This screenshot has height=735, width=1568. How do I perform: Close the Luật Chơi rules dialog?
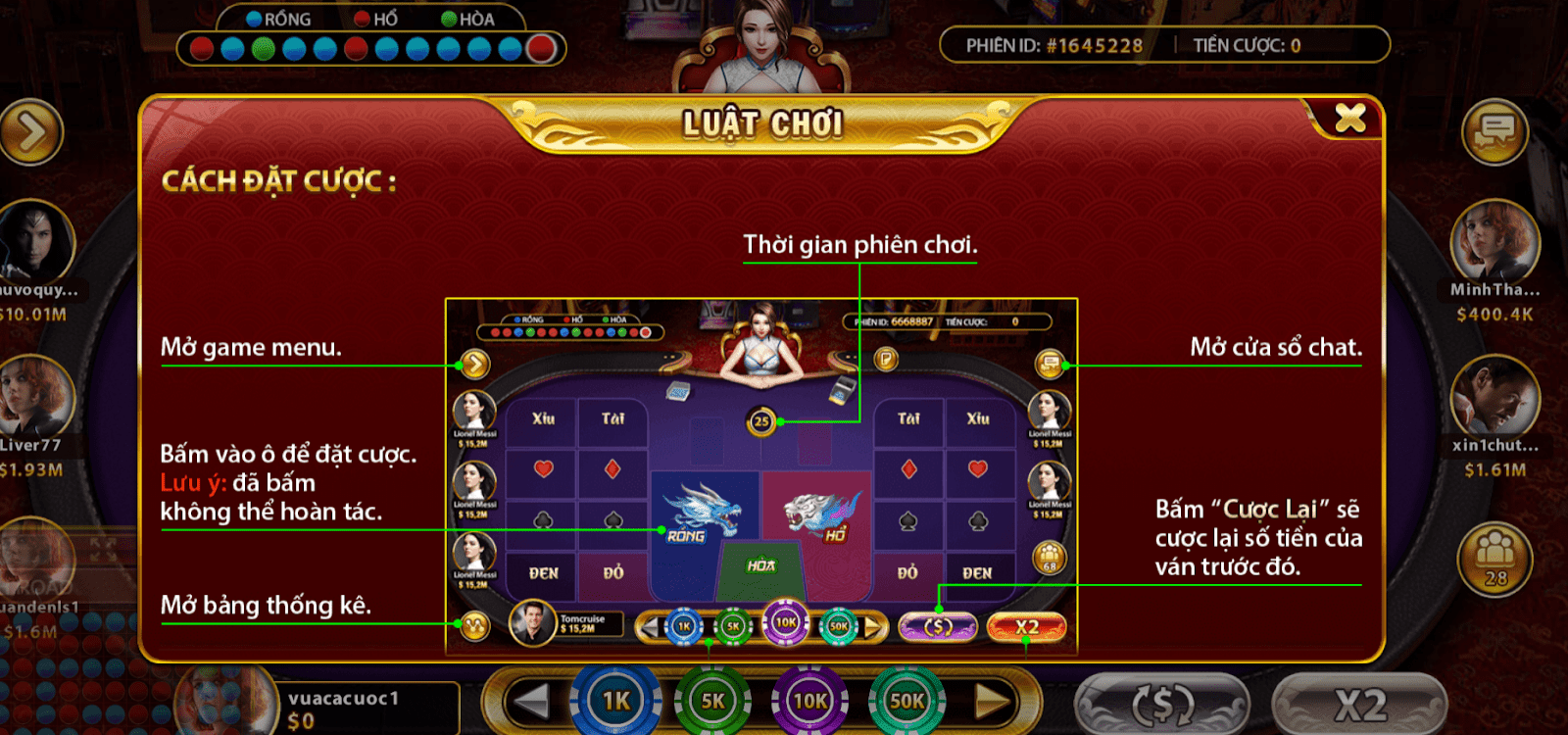click(x=1351, y=116)
